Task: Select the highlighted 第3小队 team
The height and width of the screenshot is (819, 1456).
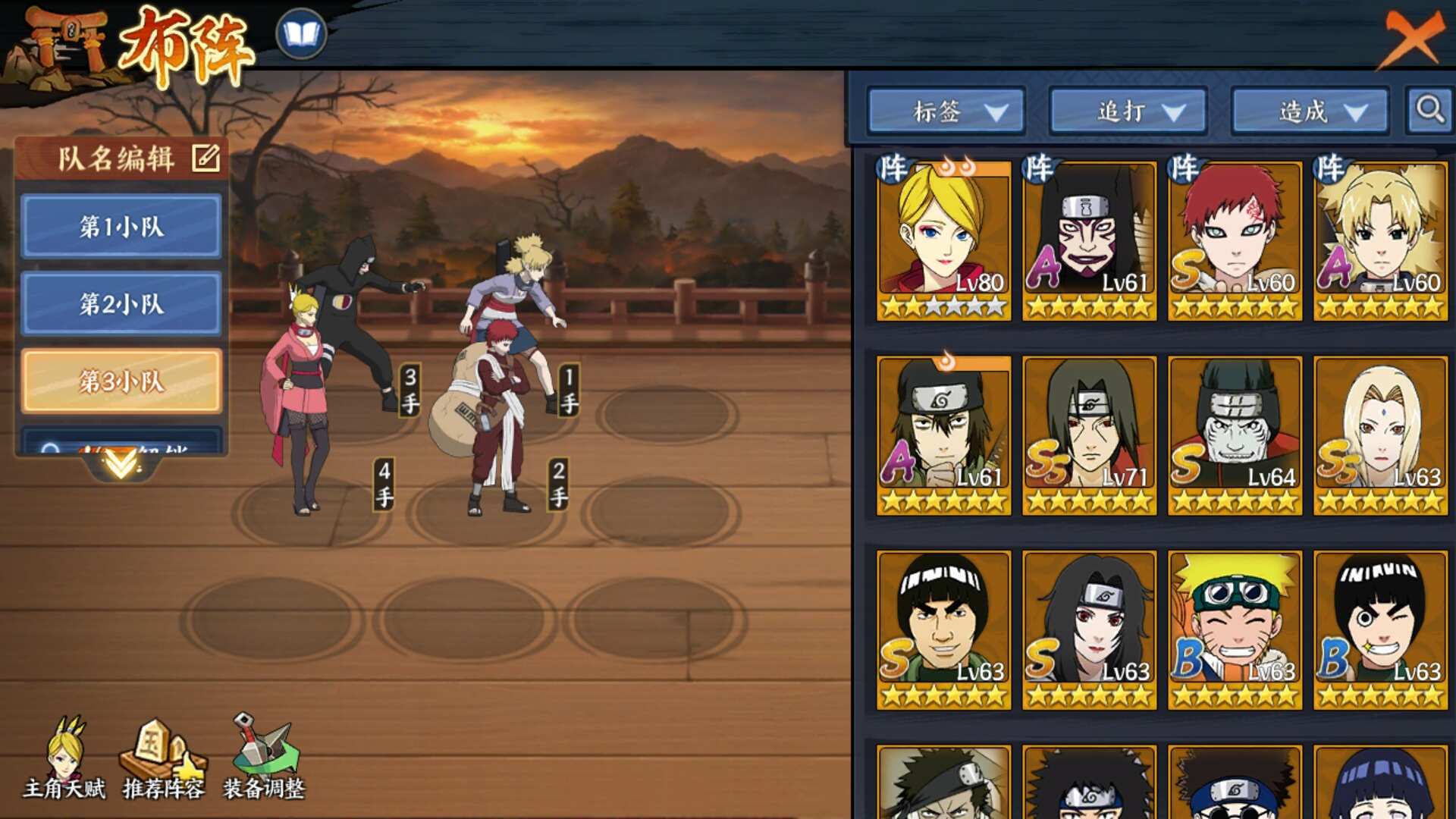Action: click(x=121, y=381)
